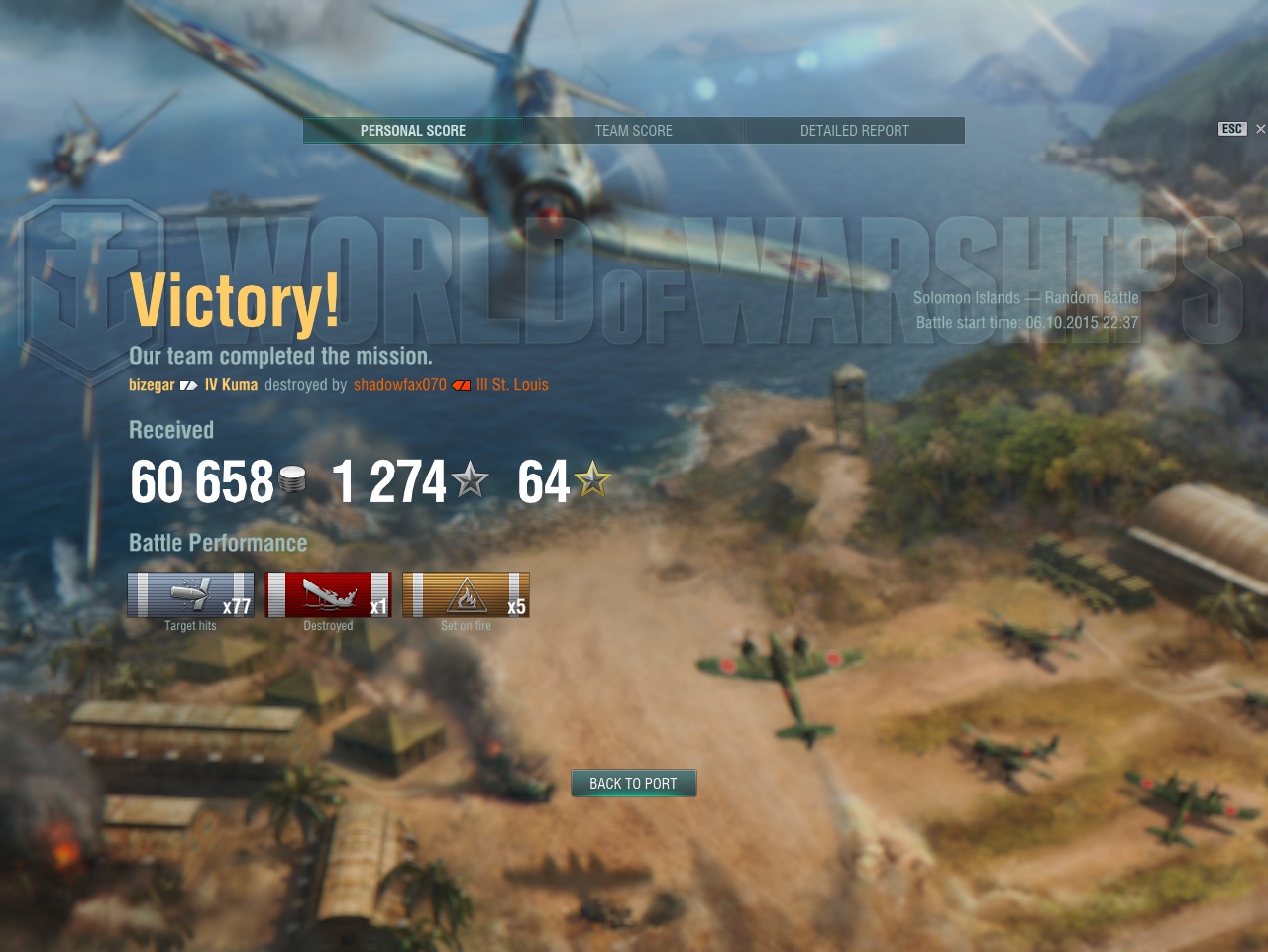
Task: Select the Set on fire ribbon
Action: click(467, 595)
